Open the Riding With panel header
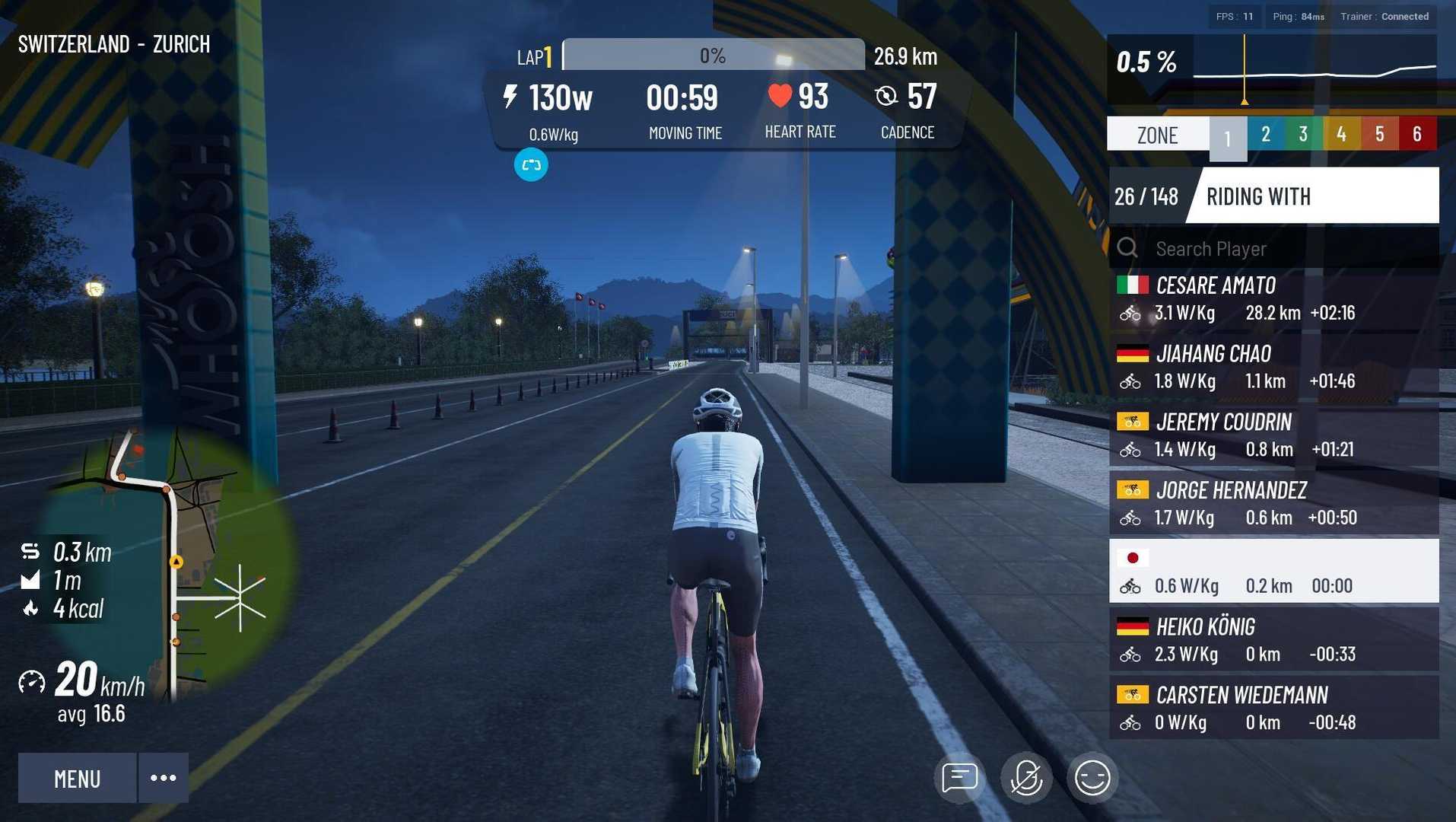This screenshot has height=822, width=1456. pyautogui.click(x=1312, y=196)
